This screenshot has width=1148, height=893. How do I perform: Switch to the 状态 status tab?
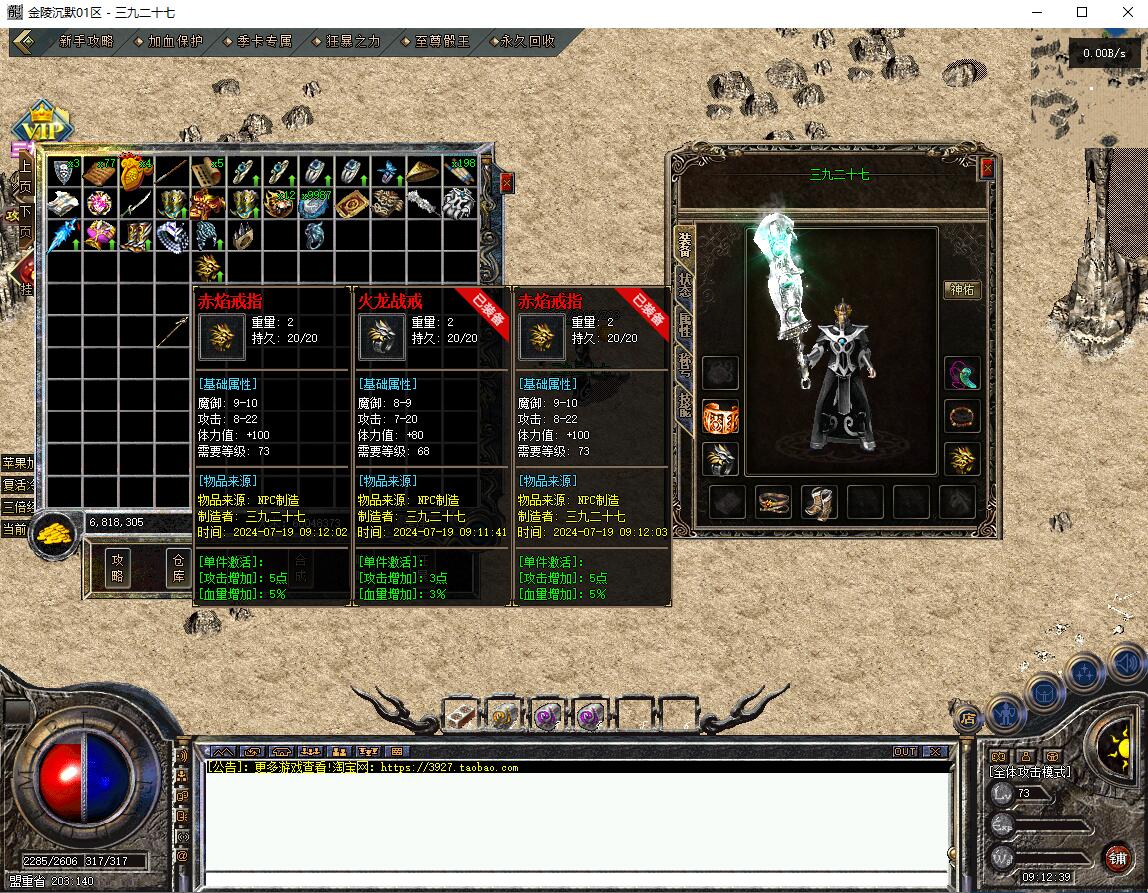point(685,284)
